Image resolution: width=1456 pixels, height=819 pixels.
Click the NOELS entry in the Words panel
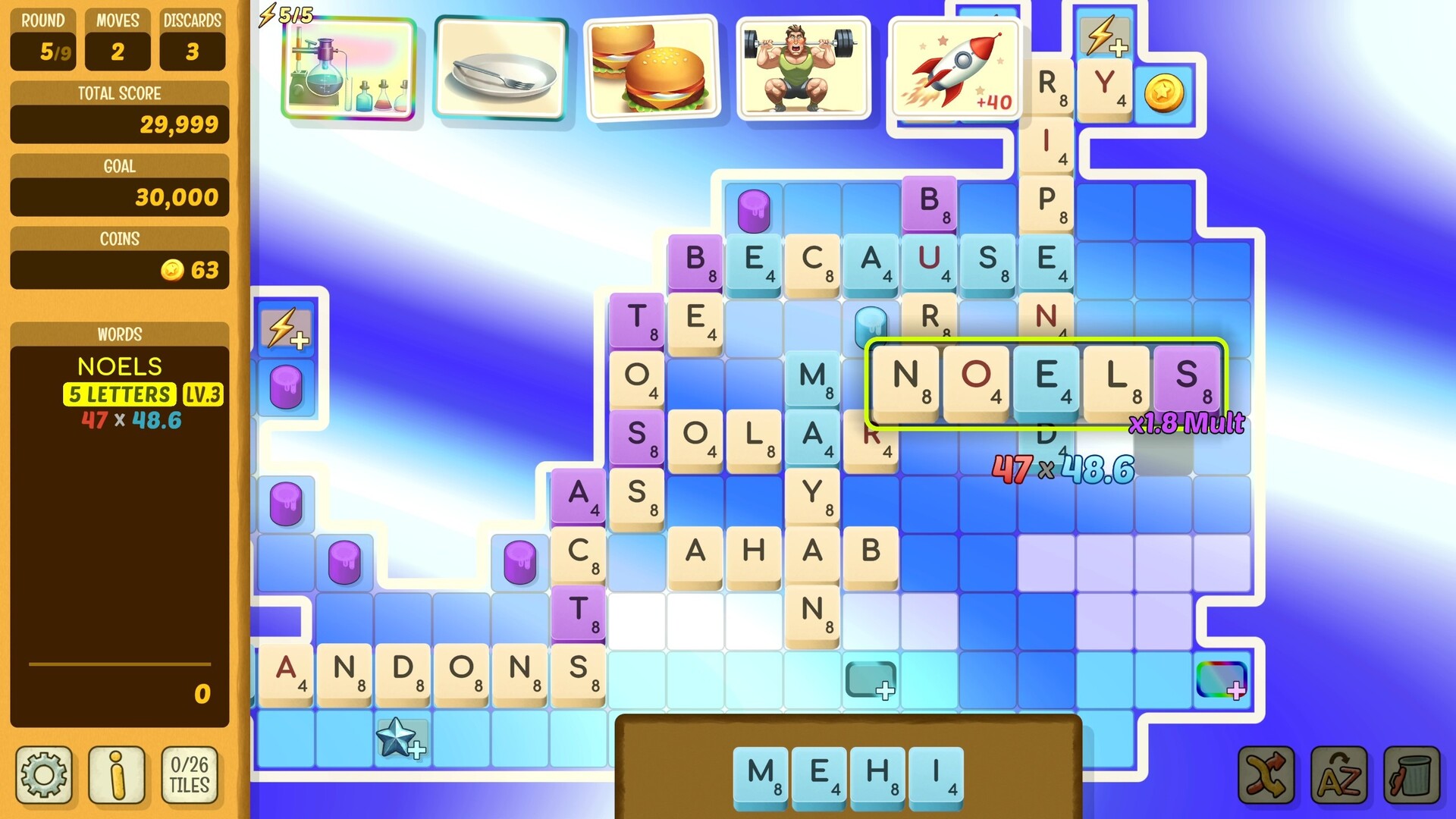point(118,367)
